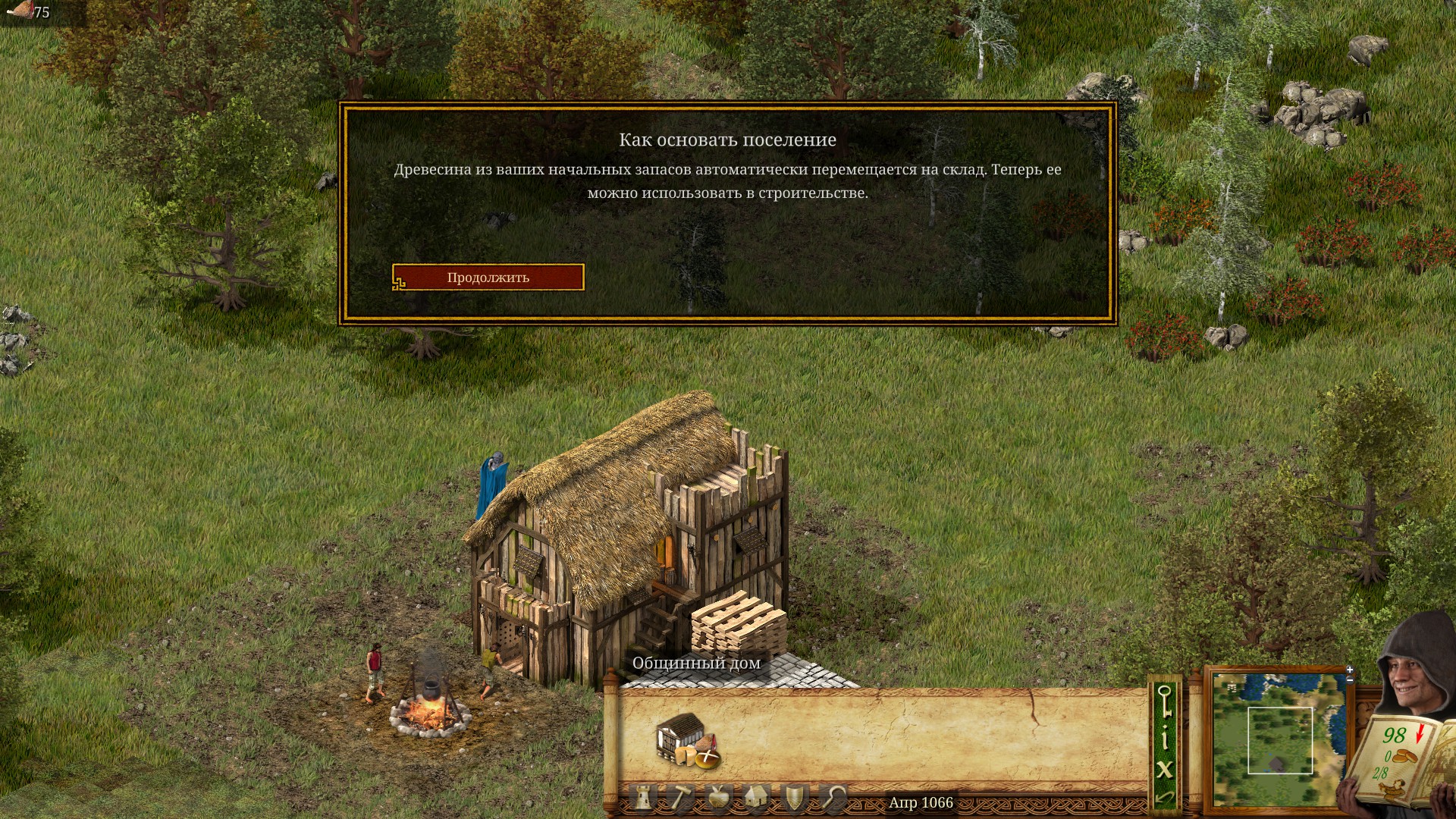1456x819 pixels.
Task: Zoom in the minimap with plus
Action: point(1350,670)
